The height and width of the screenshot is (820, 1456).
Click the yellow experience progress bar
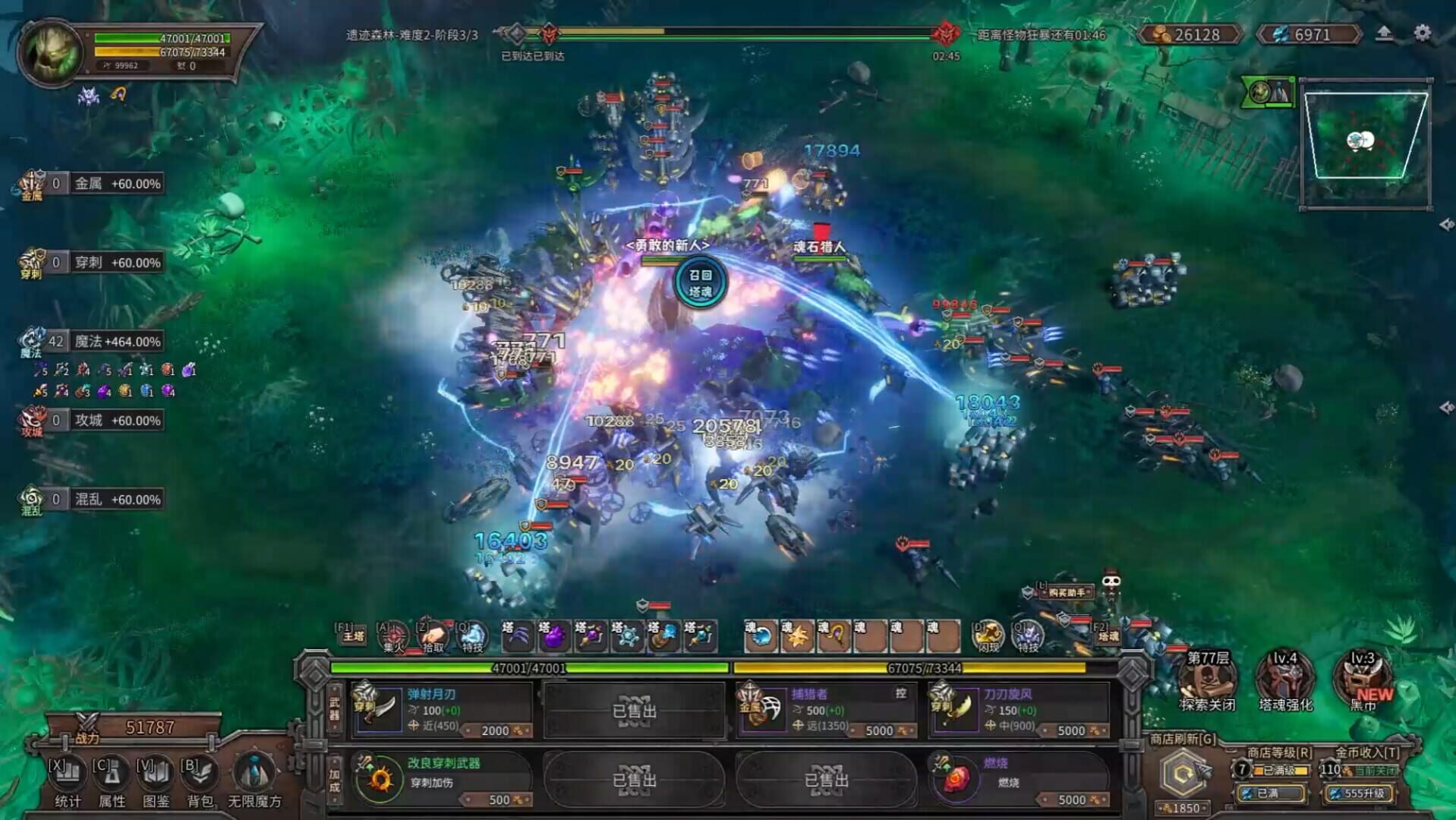point(911,667)
